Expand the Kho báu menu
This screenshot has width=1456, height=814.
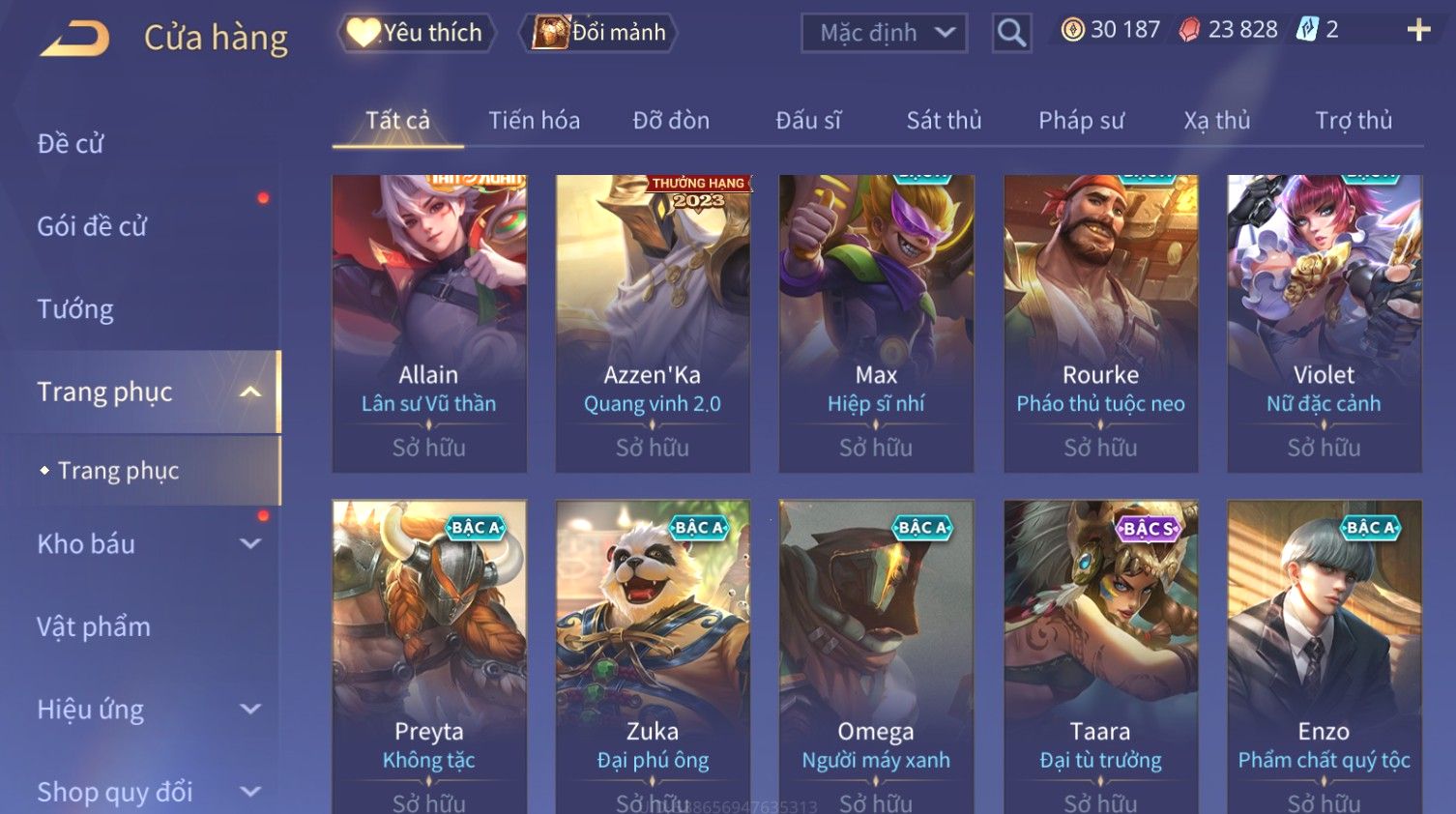pyautogui.click(x=145, y=544)
